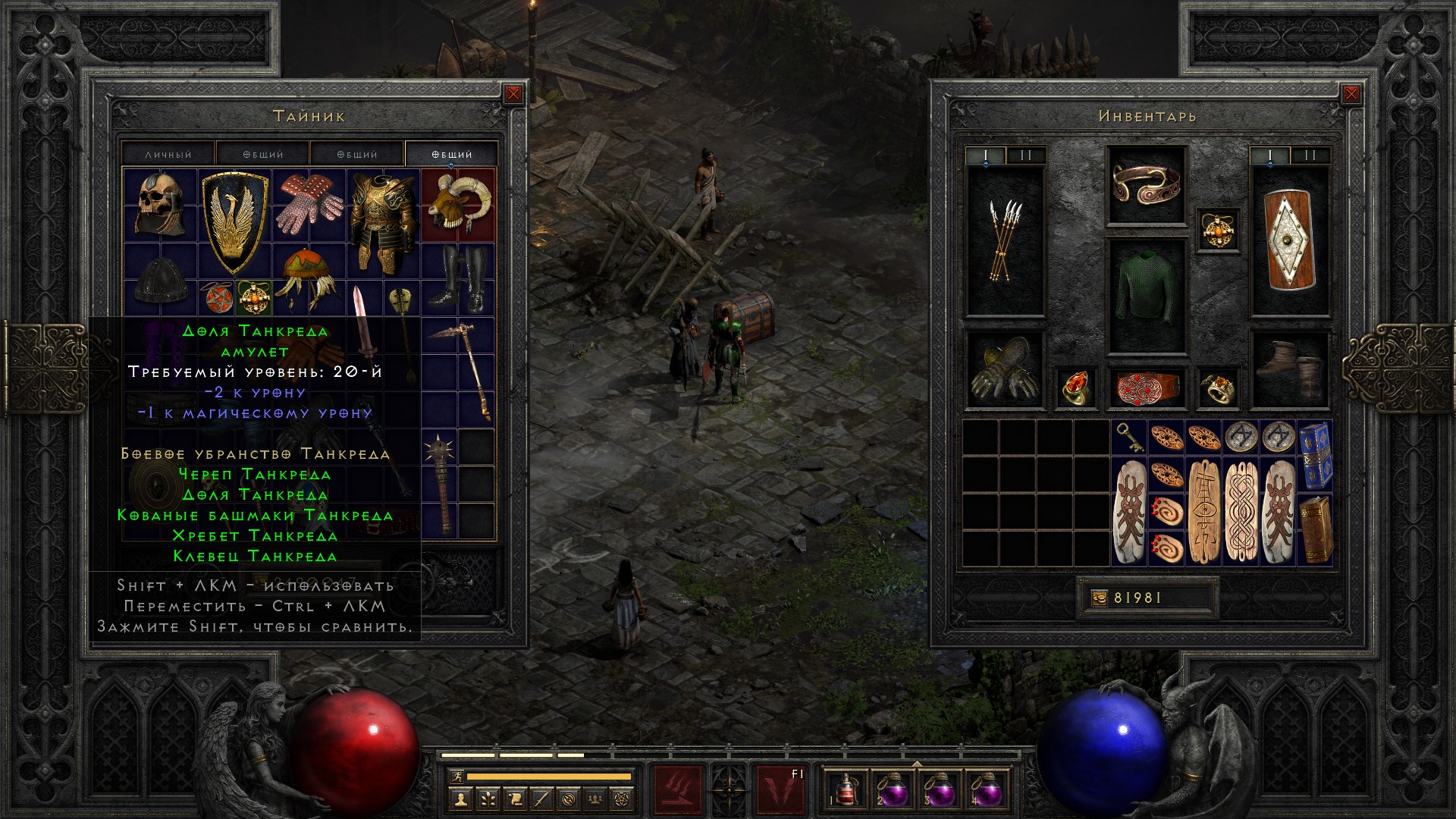Open the gold amount button

(x=1100, y=598)
